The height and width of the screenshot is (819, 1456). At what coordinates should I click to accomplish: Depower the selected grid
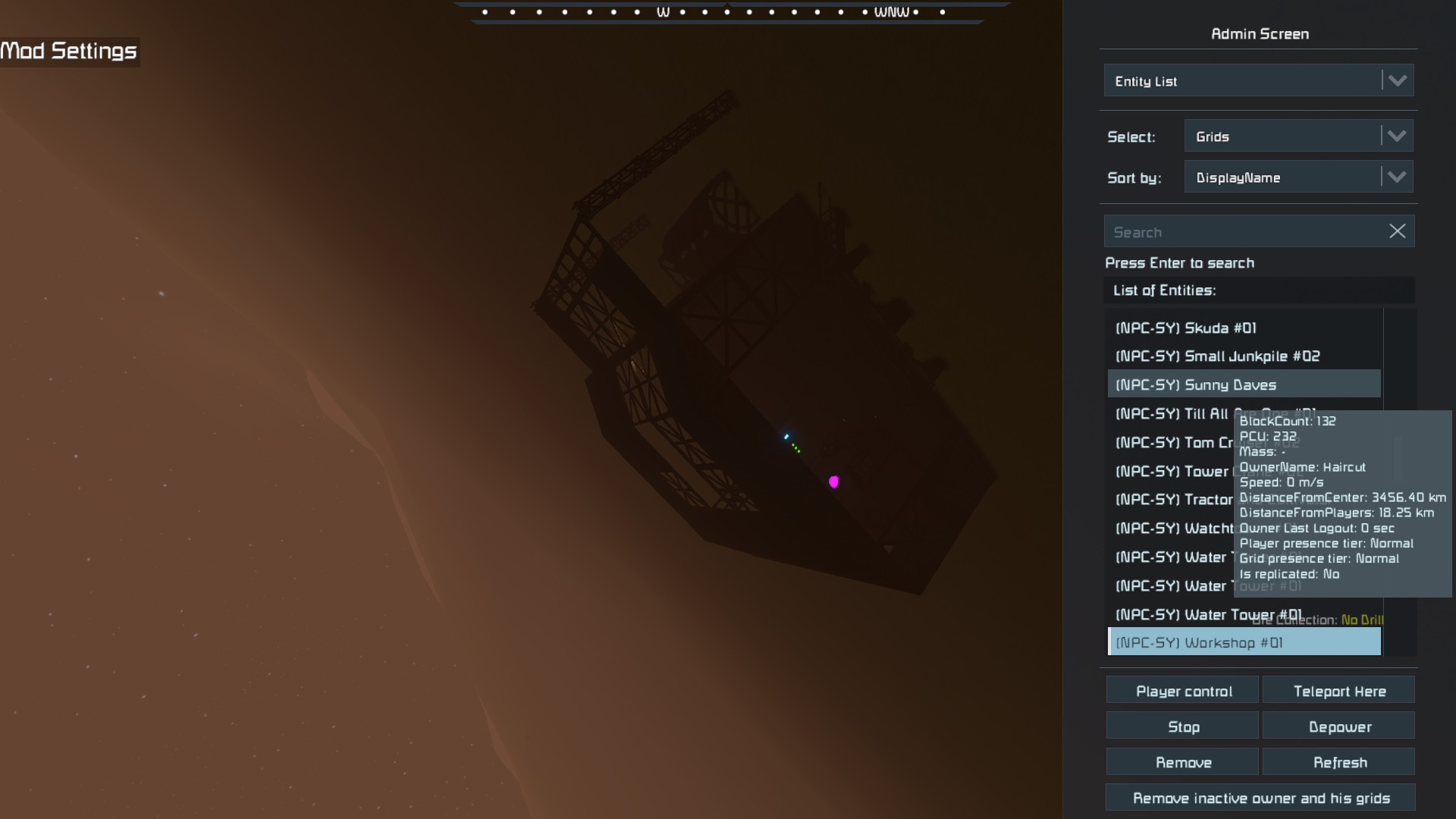click(1339, 727)
